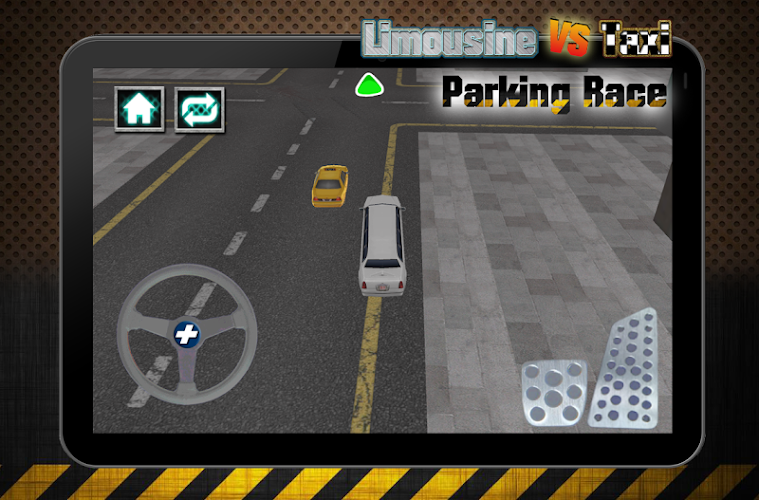Hit the restart level arrows button
The width and height of the screenshot is (759, 500).
[200, 109]
